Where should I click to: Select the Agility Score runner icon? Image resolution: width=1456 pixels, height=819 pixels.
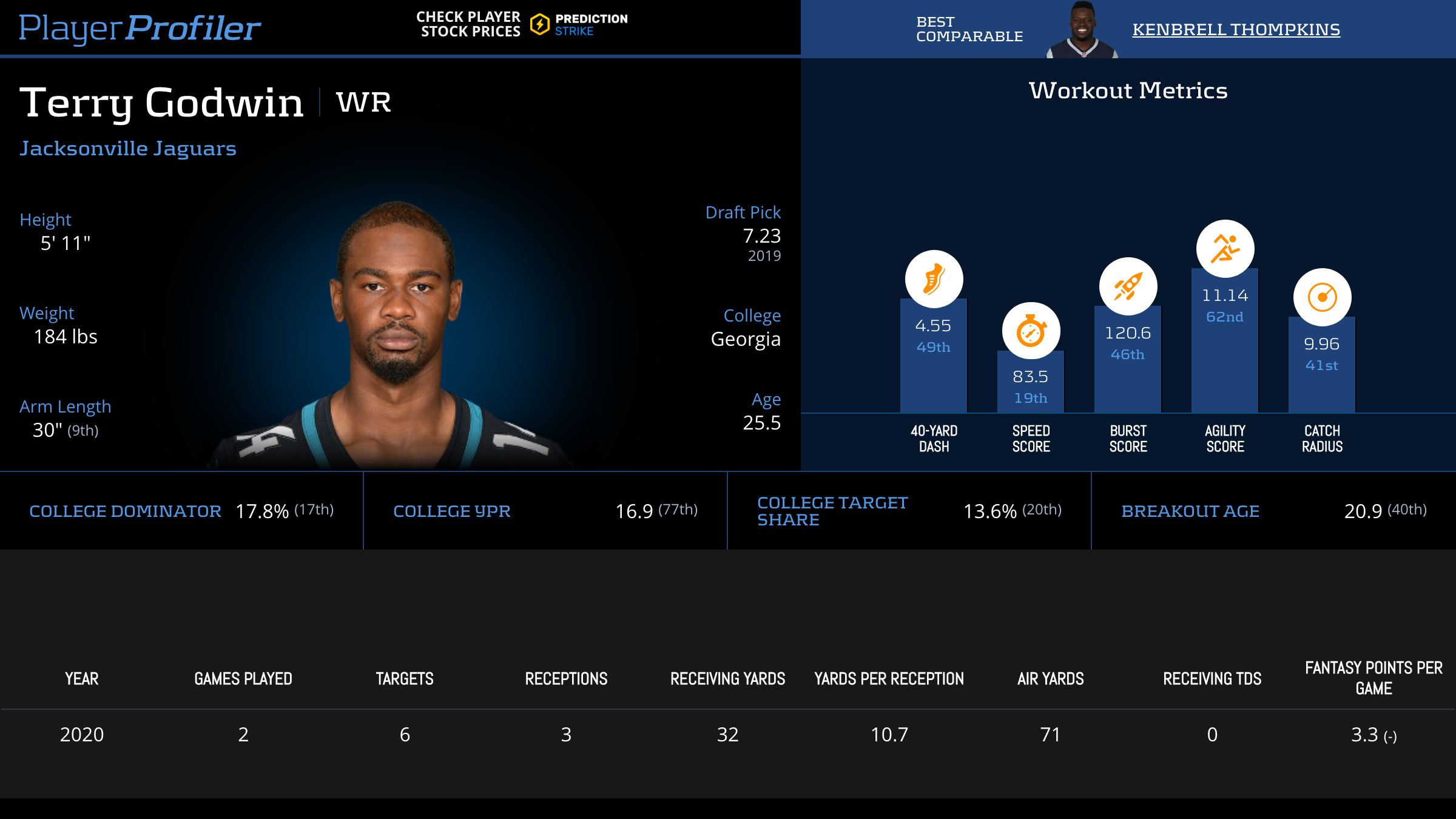tap(1225, 249)
